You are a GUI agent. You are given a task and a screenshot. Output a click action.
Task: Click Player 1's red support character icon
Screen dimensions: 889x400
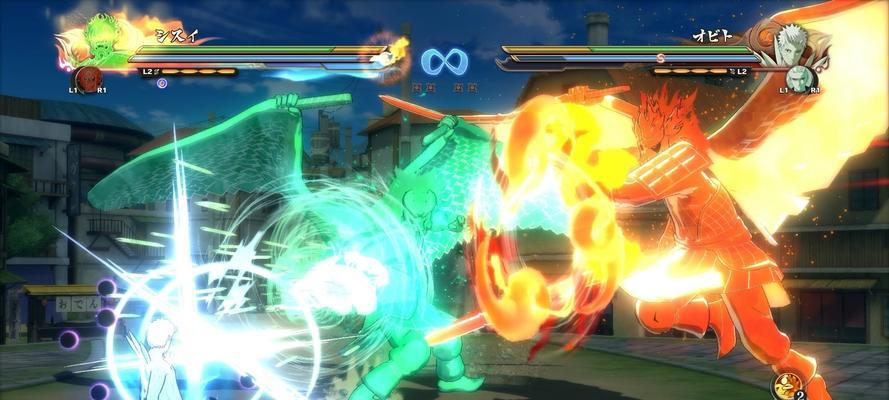(89, 77)
